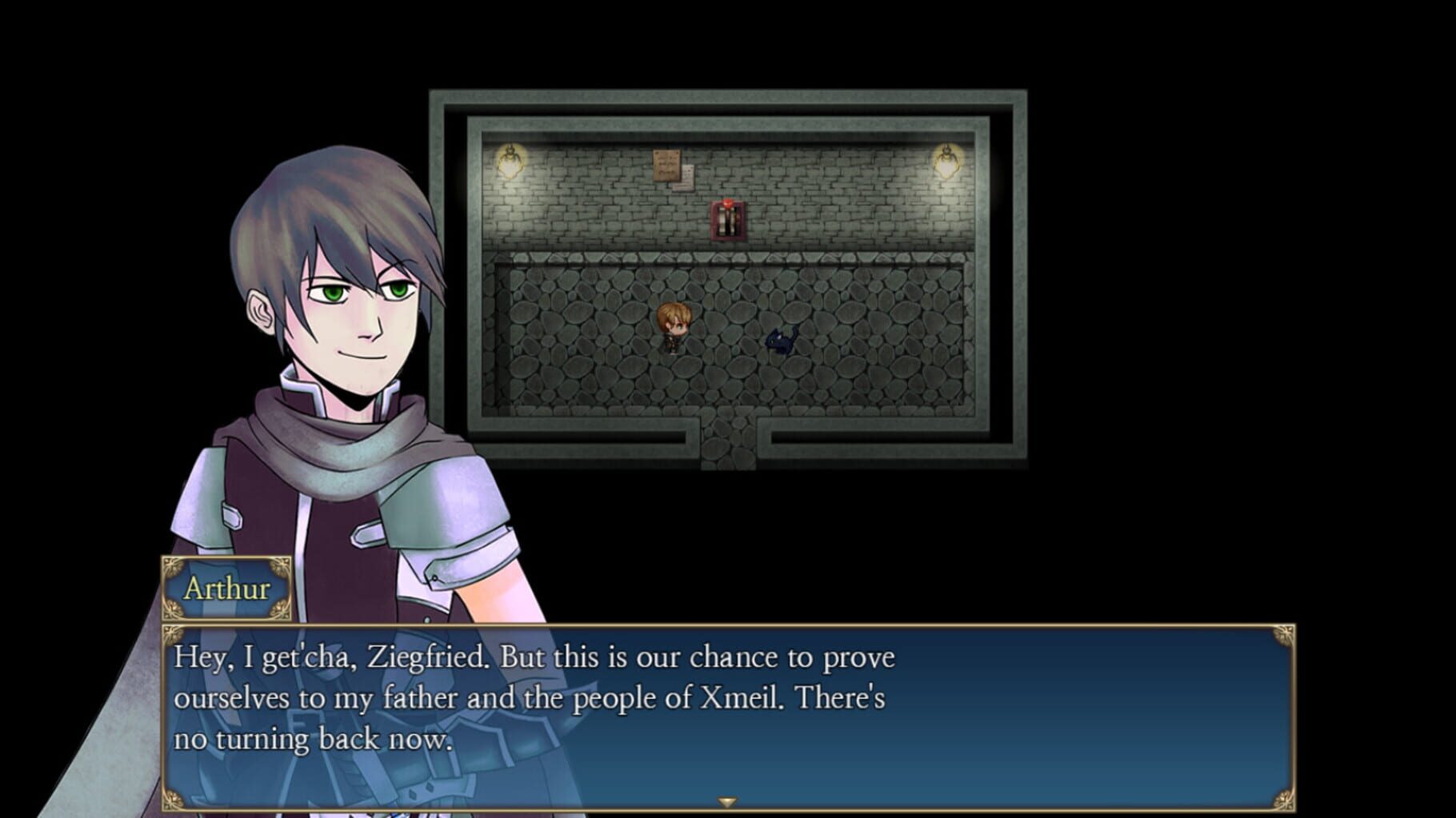Viewport: 1456px width, 818px height.
Task: Toggle the right lamp's light
Action: (948, 160)
